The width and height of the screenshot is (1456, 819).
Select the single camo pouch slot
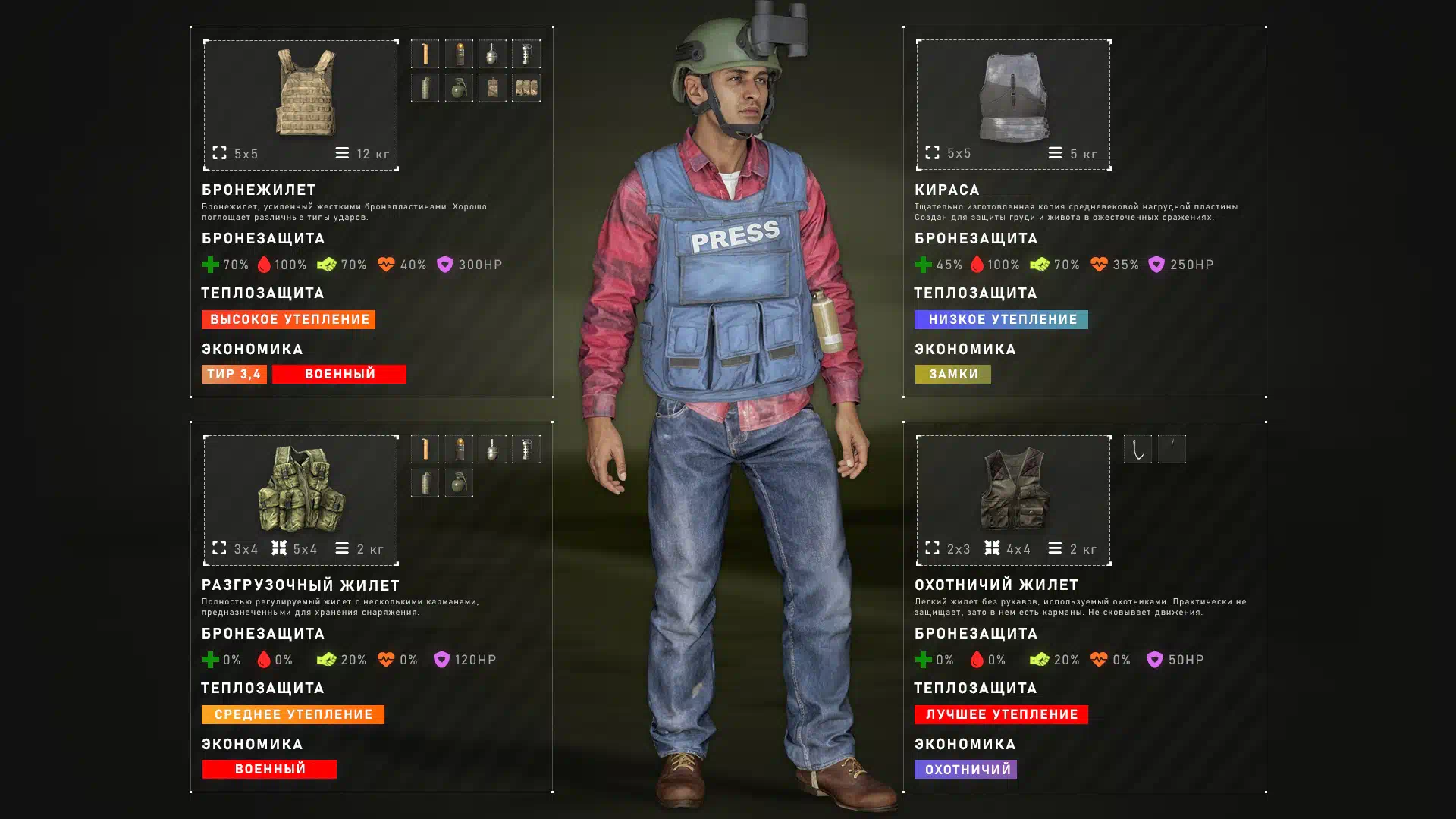[x=492, y=88]
